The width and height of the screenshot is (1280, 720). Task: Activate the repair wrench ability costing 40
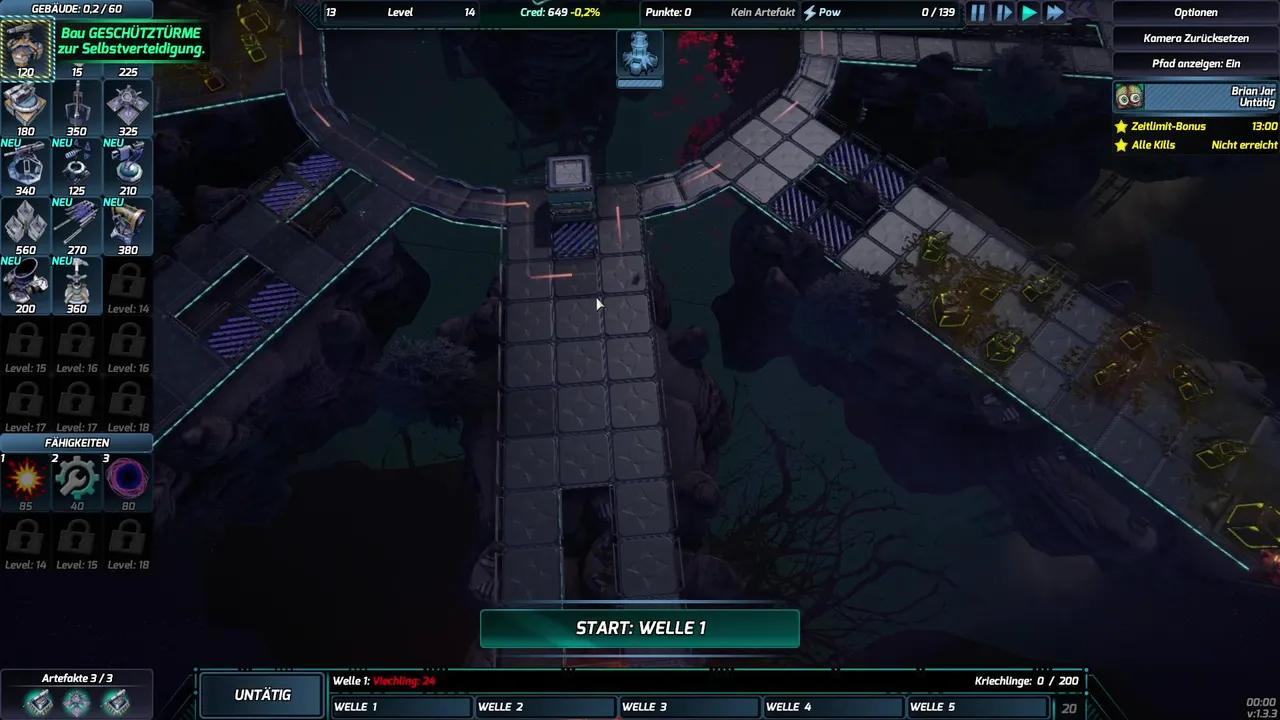pyautogui.click(x=76, y=480)
